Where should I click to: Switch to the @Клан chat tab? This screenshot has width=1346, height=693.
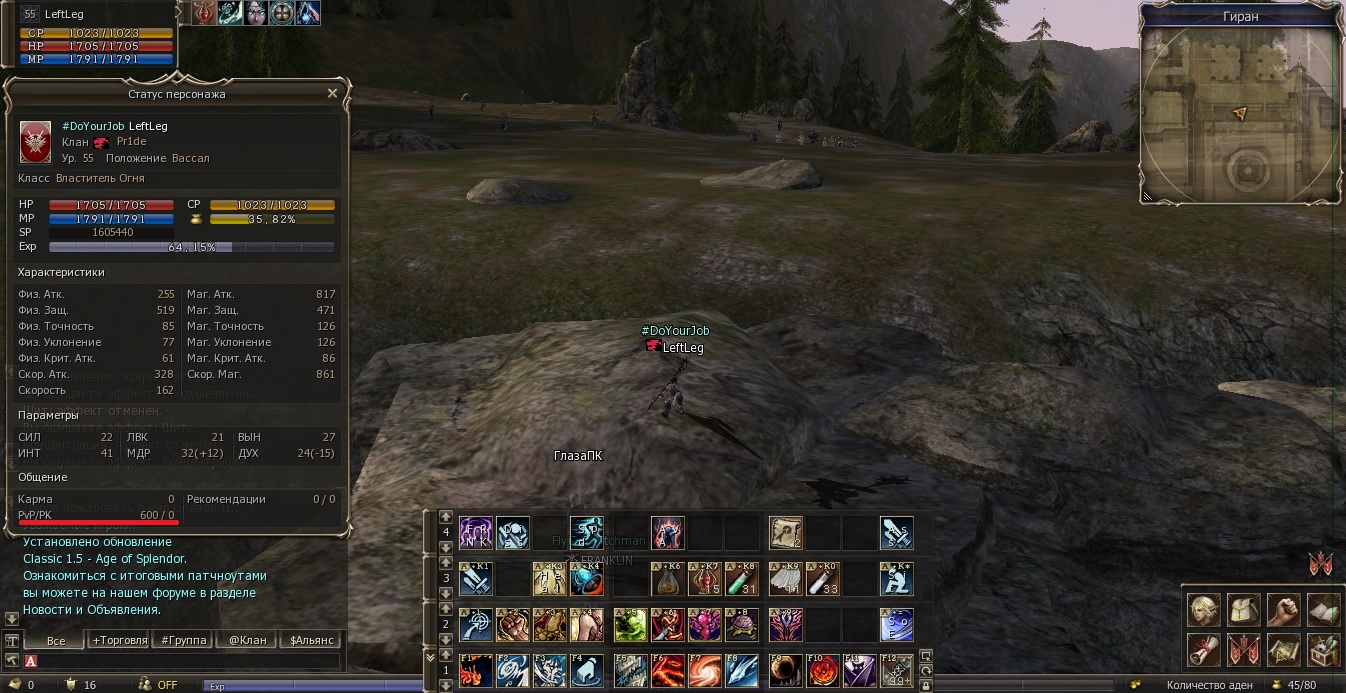(x=247, y=640)
